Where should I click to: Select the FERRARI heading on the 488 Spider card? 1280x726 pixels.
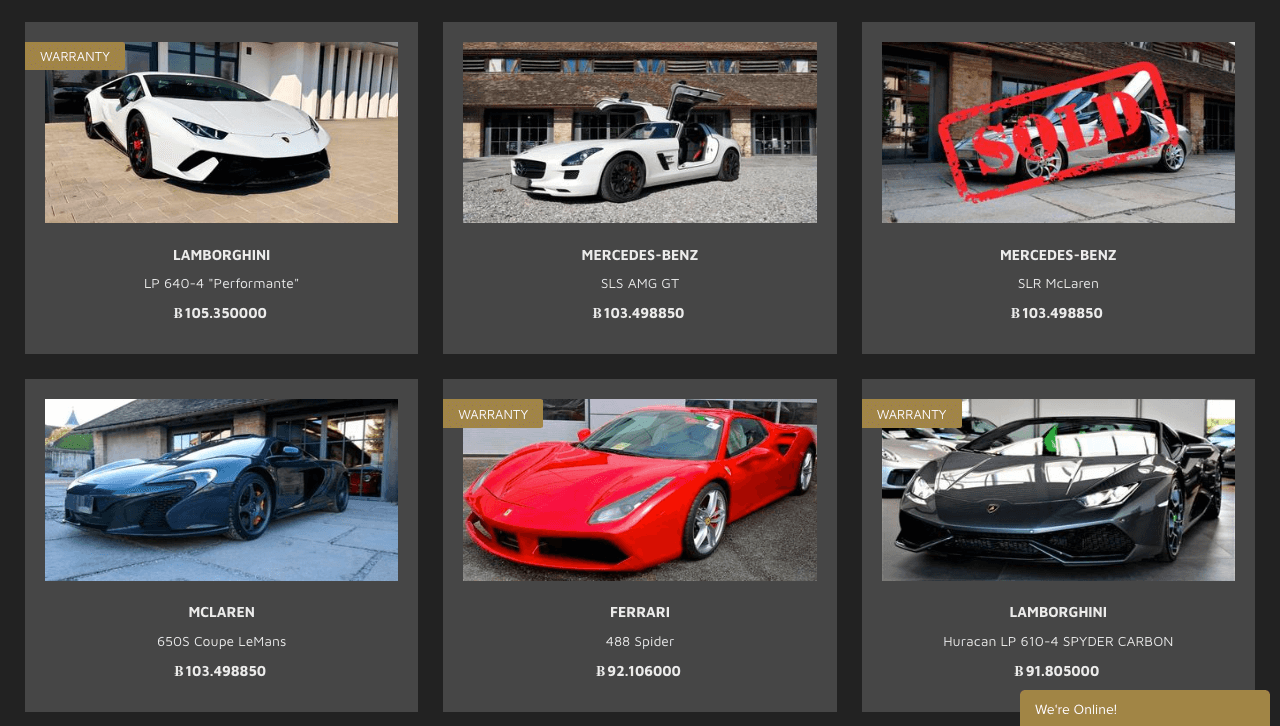[640, 611]
